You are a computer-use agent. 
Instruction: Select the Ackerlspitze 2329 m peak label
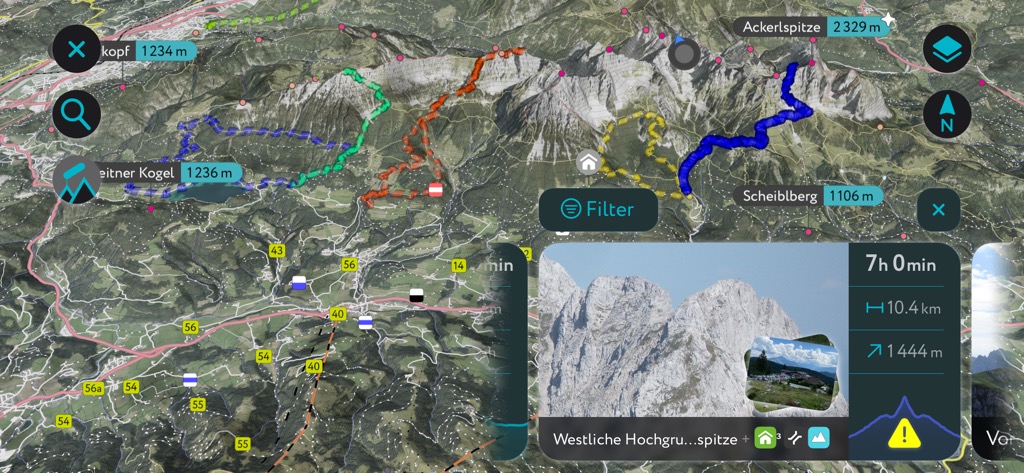810,27
